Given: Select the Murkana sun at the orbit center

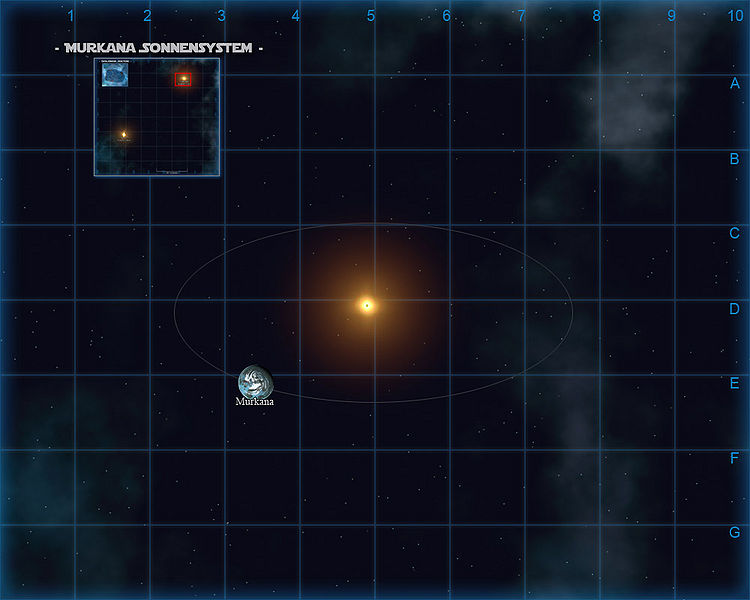Looking at the screenshot, I should 367,305.
